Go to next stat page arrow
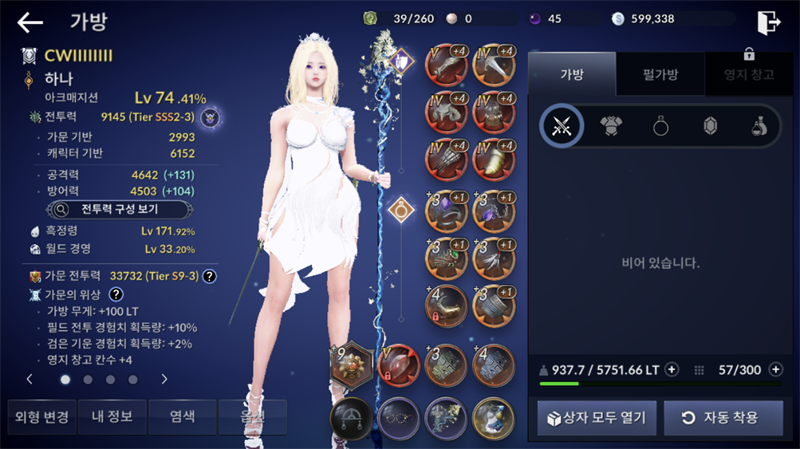 pyautogui.click(x=163, y=380)
